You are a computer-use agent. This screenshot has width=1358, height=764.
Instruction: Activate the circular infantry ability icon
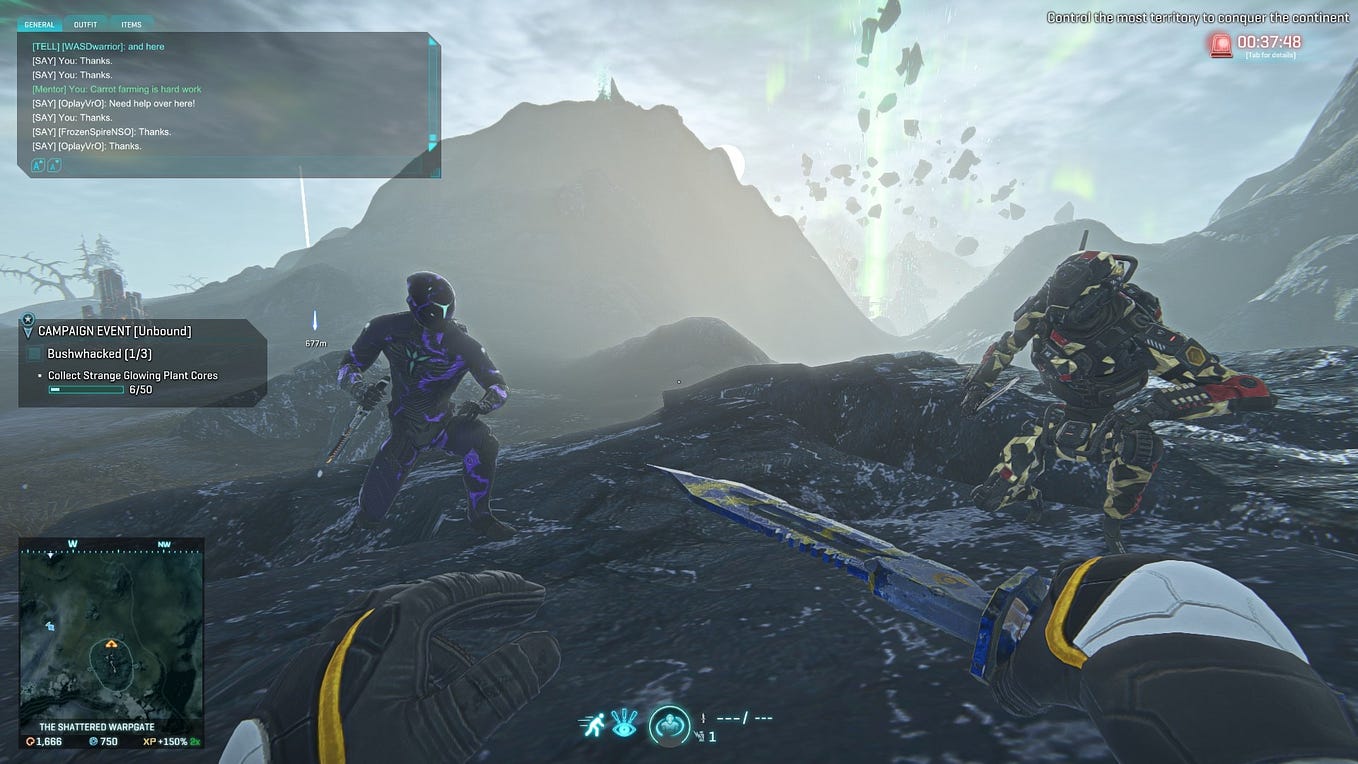[x=669, y=725]
